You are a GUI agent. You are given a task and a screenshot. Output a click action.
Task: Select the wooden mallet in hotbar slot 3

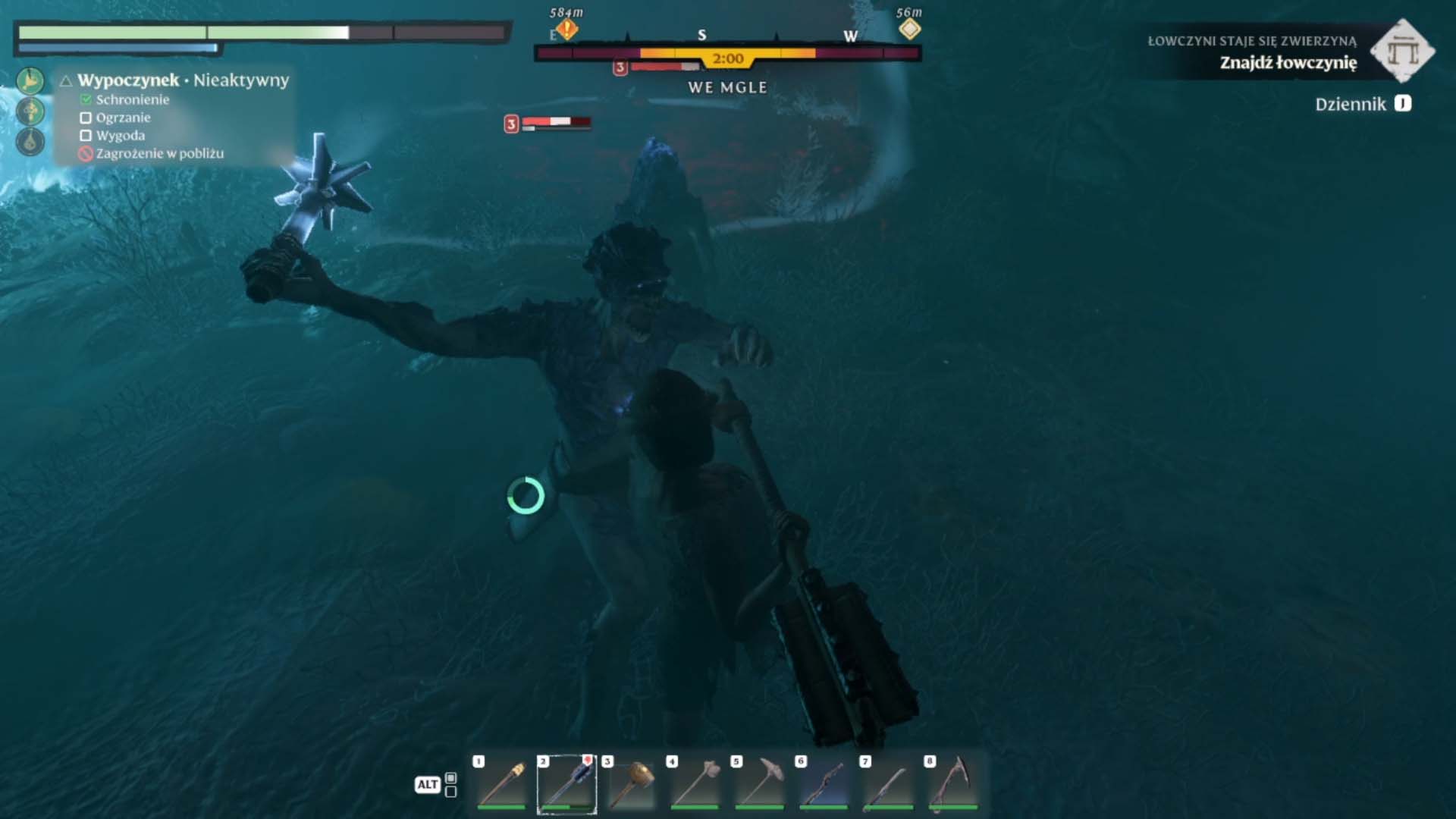click(631, 784)
